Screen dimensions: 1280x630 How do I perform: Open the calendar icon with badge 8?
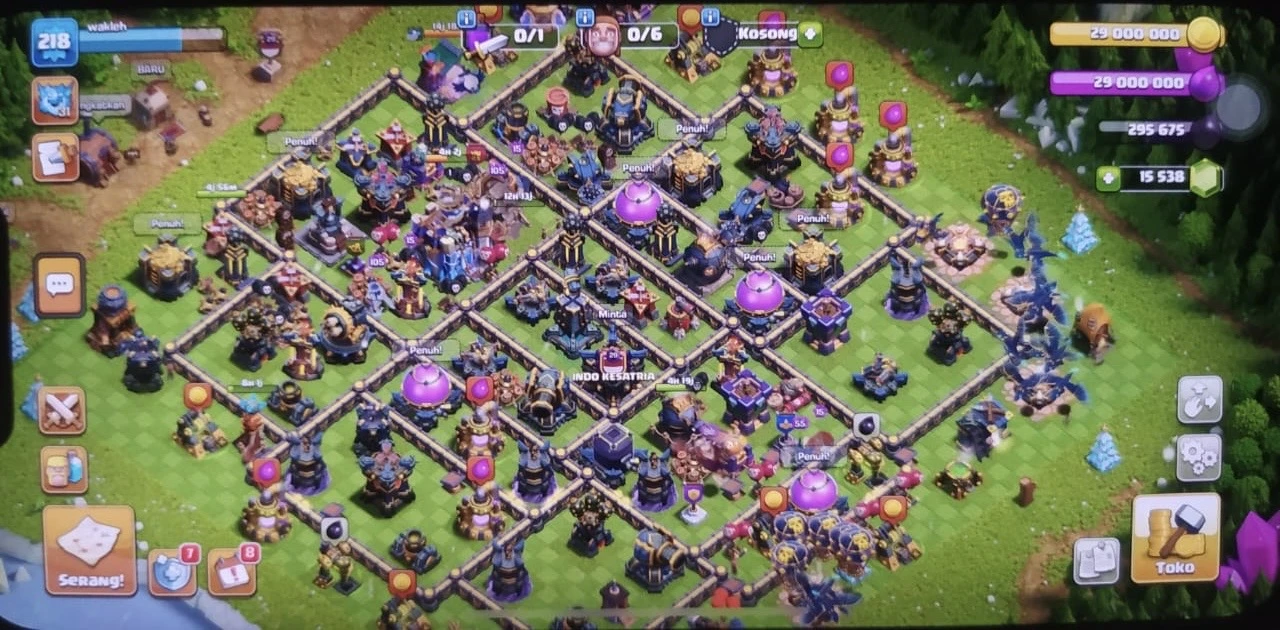click(231, 572)
